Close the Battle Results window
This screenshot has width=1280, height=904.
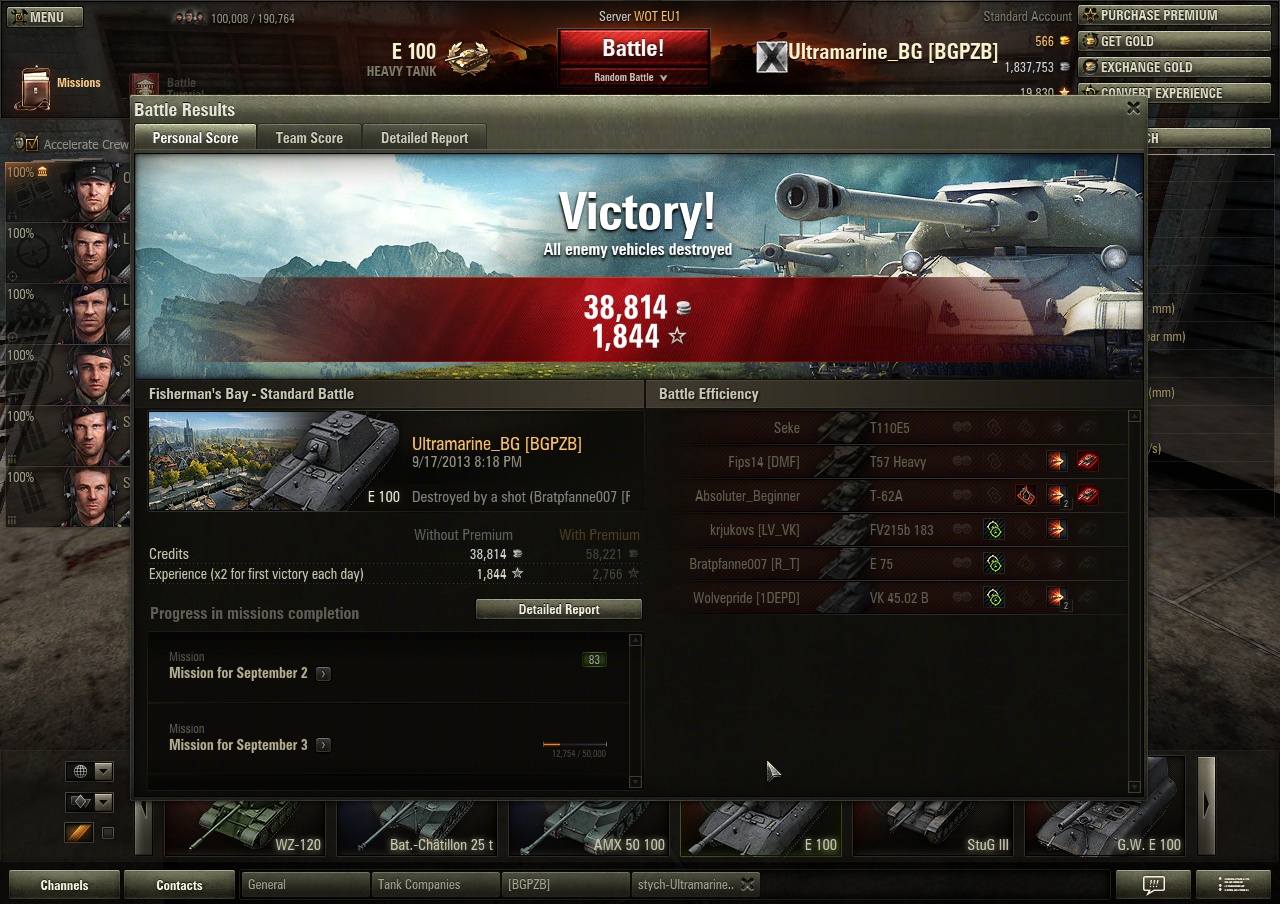pyautogui.click(x=1133, y=109)
